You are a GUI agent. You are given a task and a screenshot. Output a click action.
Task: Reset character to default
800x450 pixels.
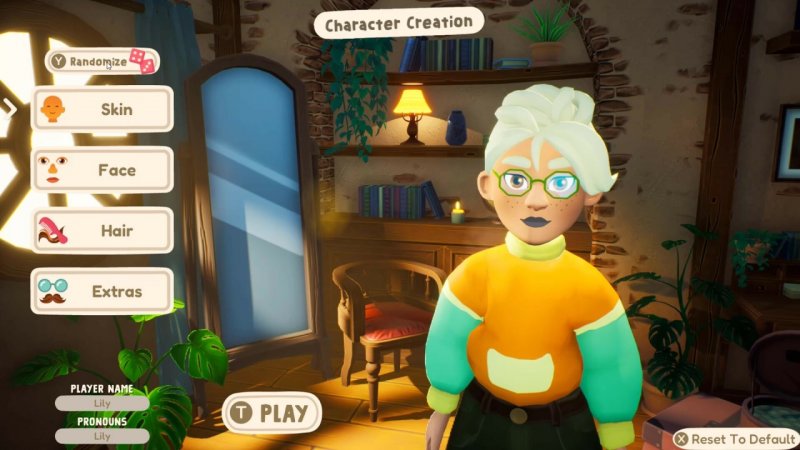735,439
